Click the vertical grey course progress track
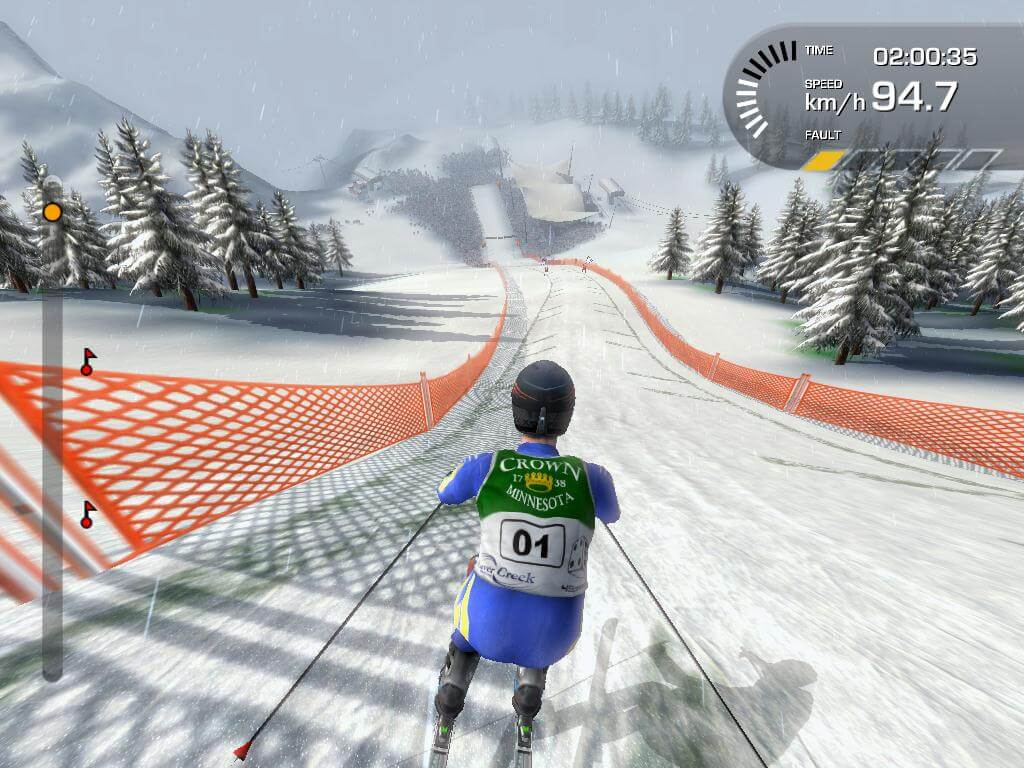The height and width of the screenshot is (768, 1024). point(52,450)
